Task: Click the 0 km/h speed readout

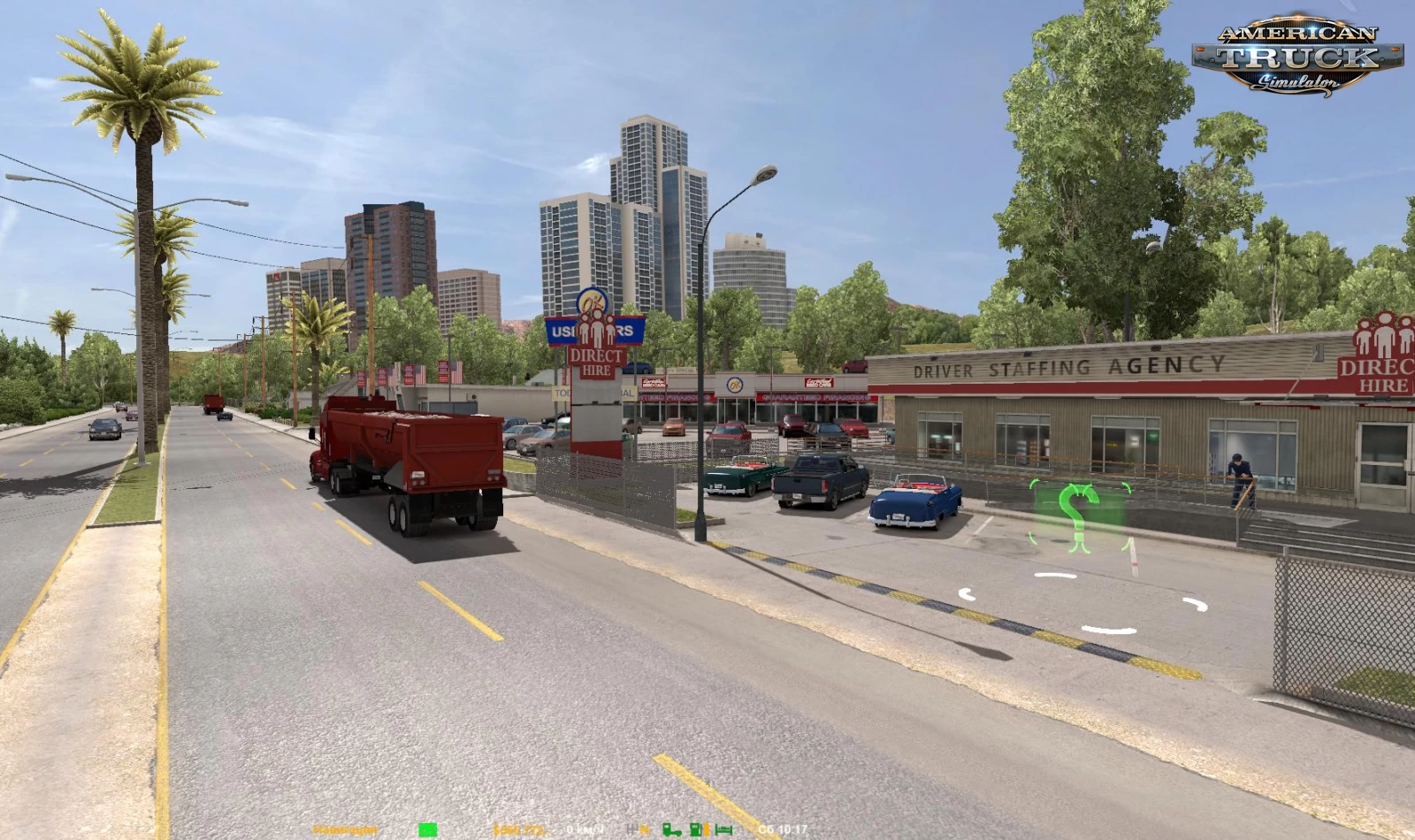Action: coord(584,828)
